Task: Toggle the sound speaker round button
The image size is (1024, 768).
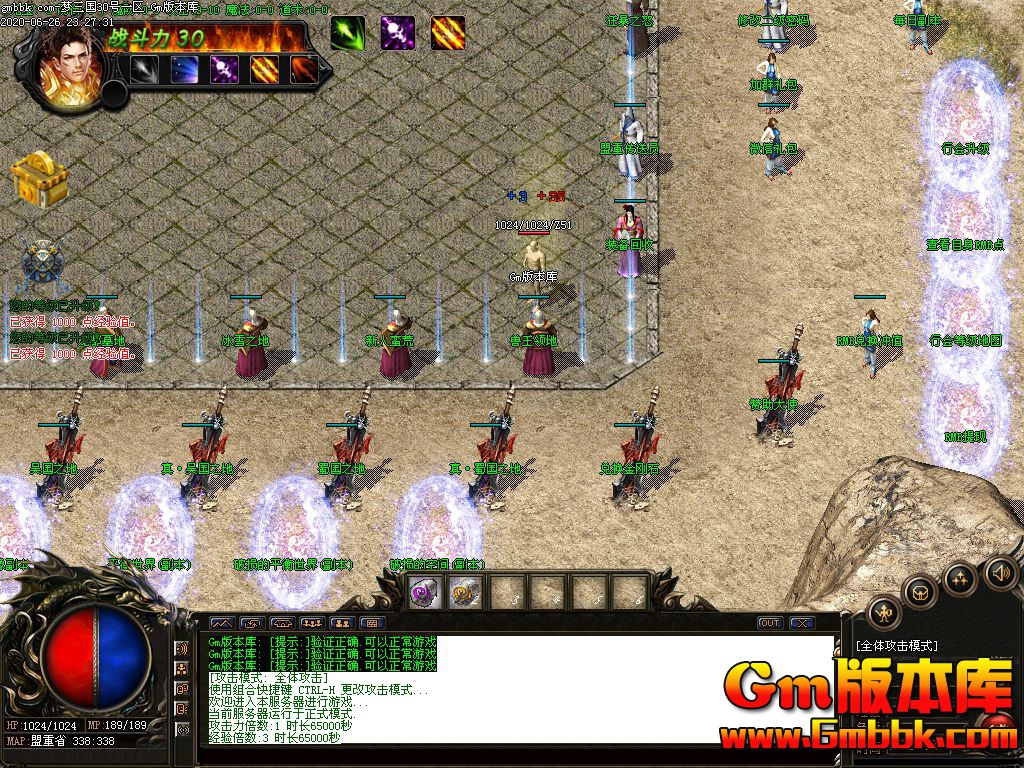Action: tap(999, 572)
